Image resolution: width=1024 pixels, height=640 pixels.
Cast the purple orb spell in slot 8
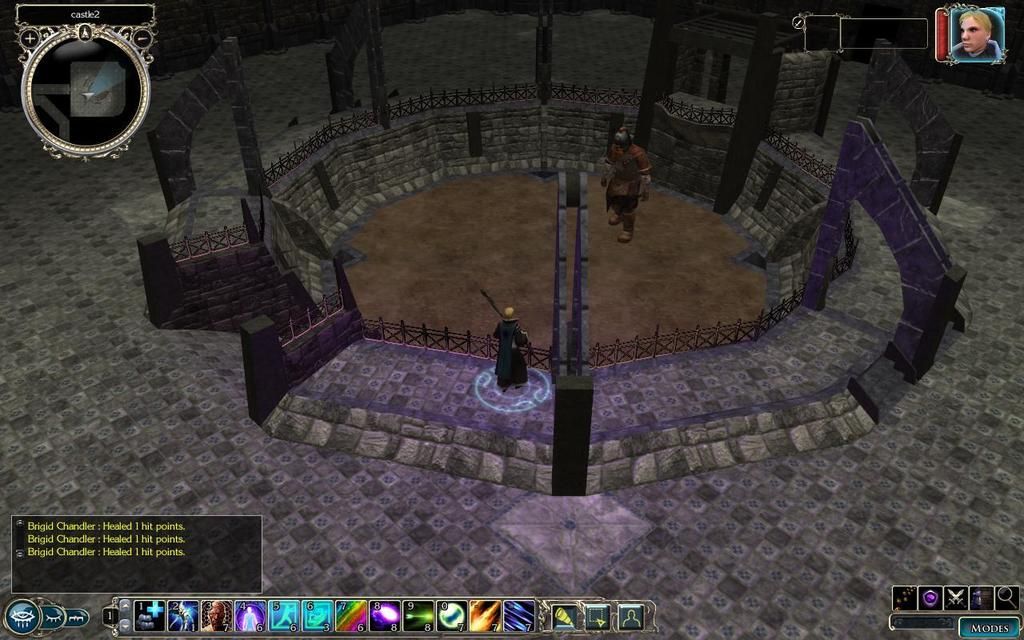click(385, 615)
